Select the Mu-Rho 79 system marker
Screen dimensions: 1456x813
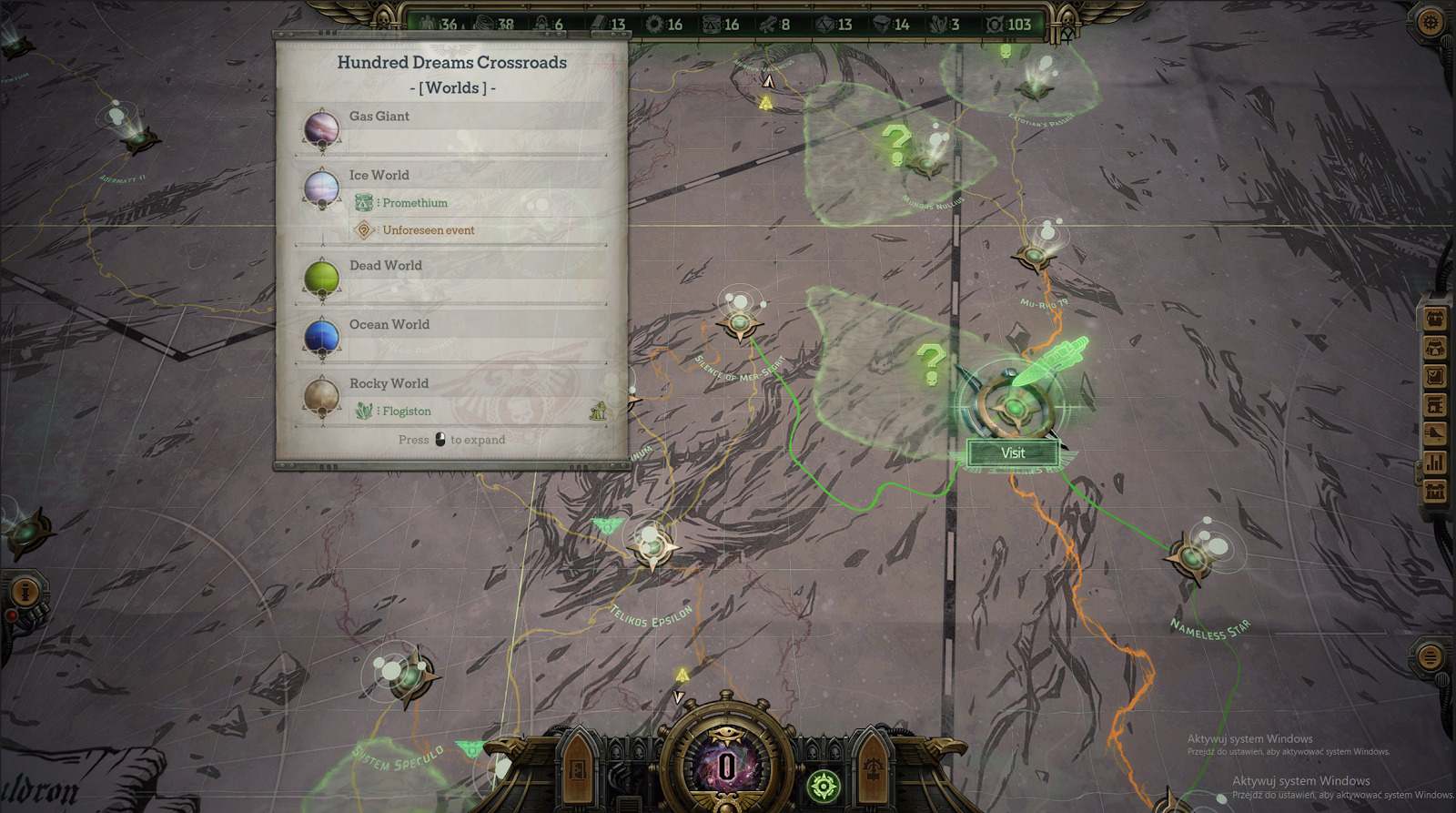click(x=1035, y=256)
